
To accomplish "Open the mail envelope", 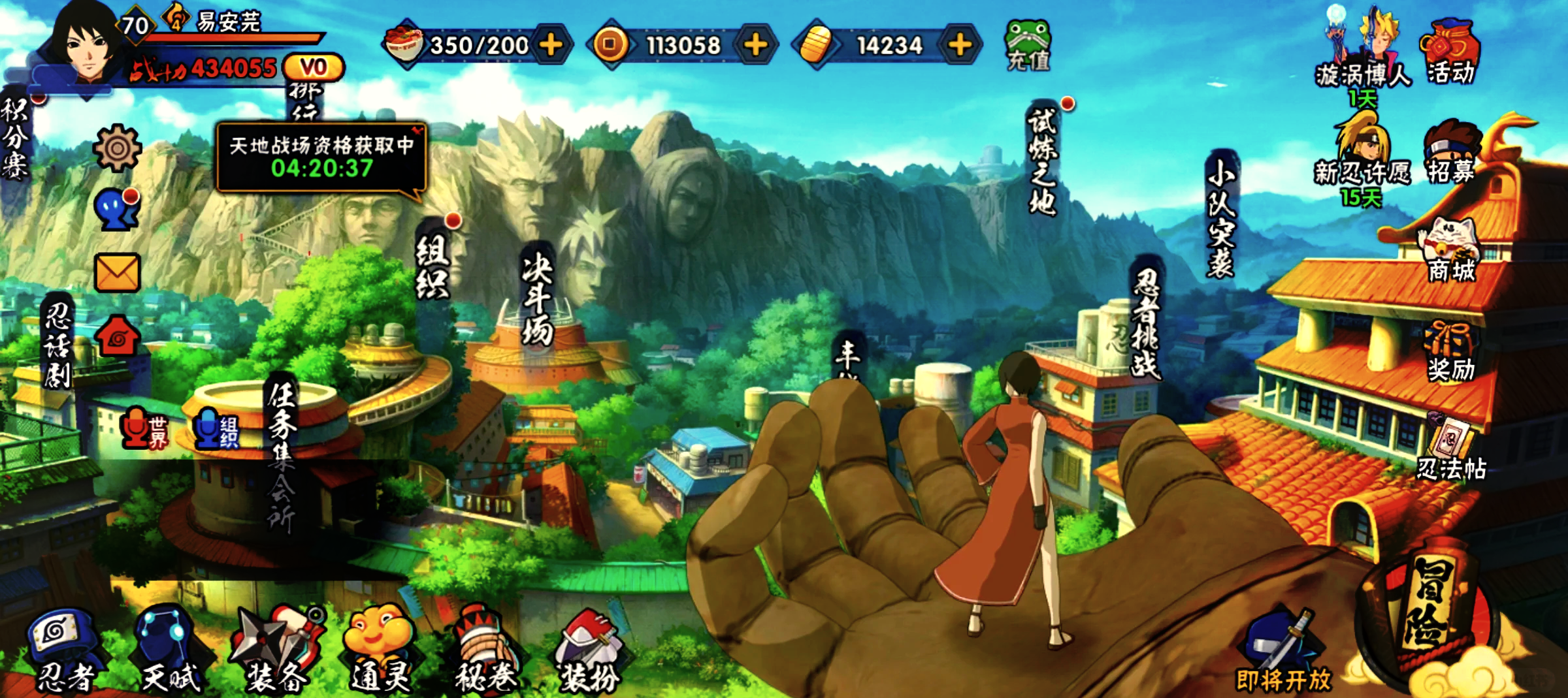I will tap(117, 272).
